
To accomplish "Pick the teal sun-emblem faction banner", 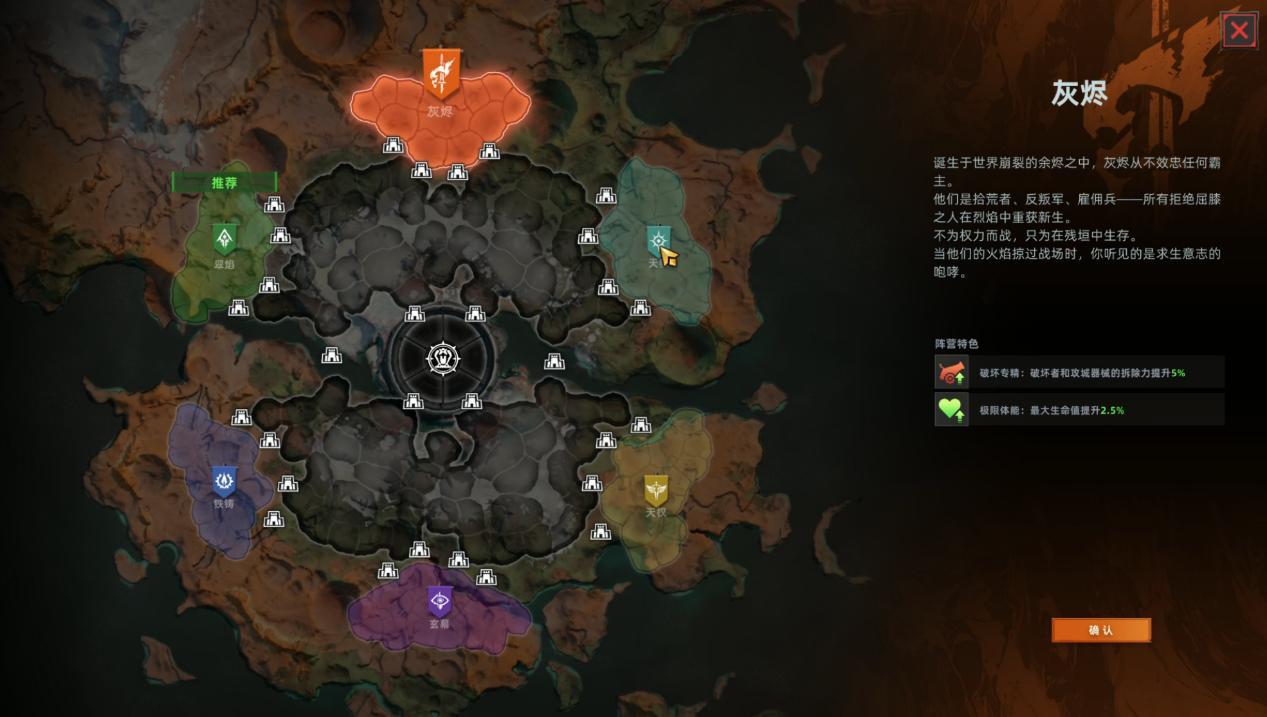I will point(657,240).
